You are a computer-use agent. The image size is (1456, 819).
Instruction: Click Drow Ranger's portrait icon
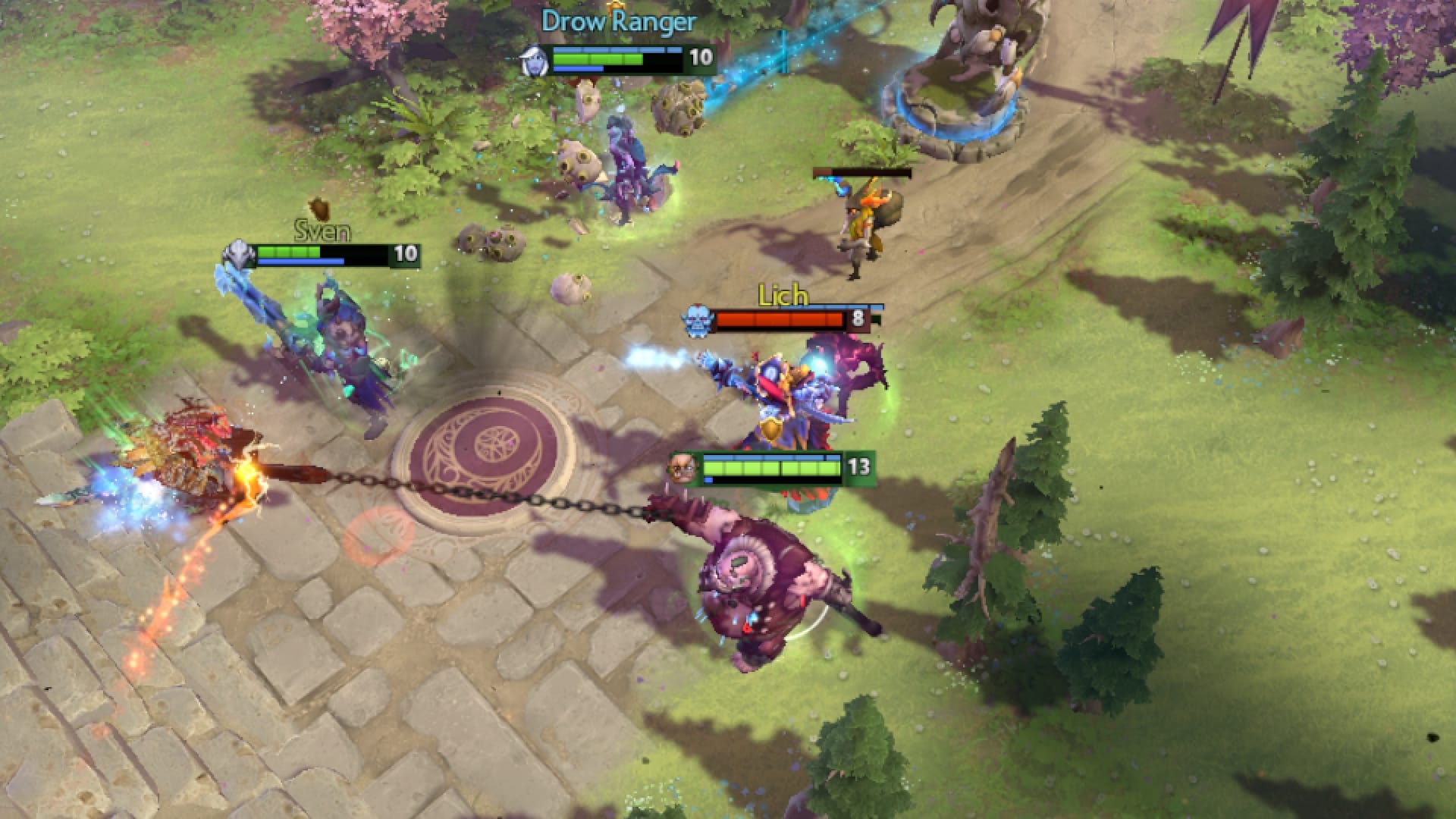[535, 59]
